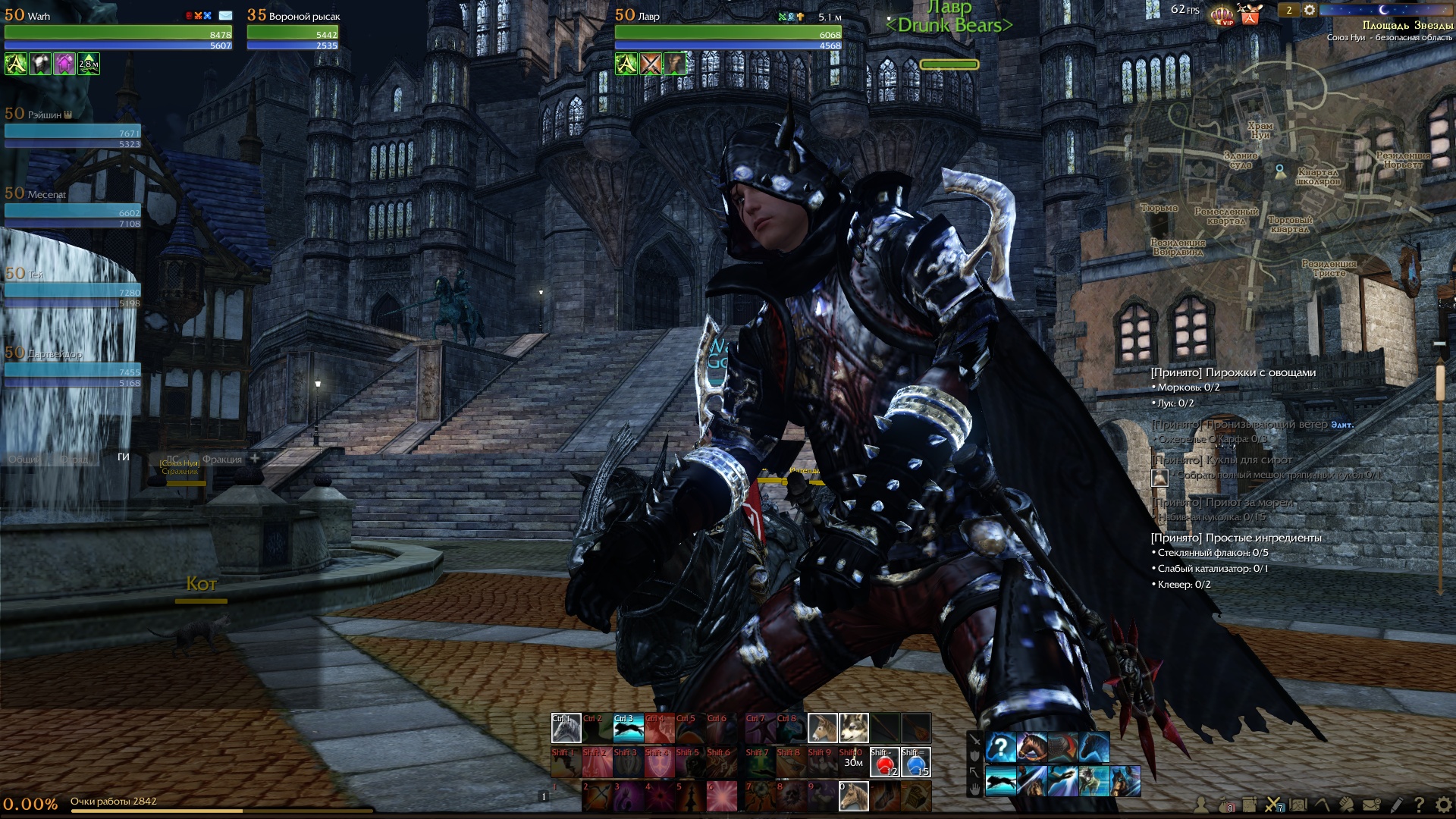Image resolution: width=1456 pixels, height=819 pixels.
Task: Open the crossed swords skills menu
Action: click(1273, 805)
